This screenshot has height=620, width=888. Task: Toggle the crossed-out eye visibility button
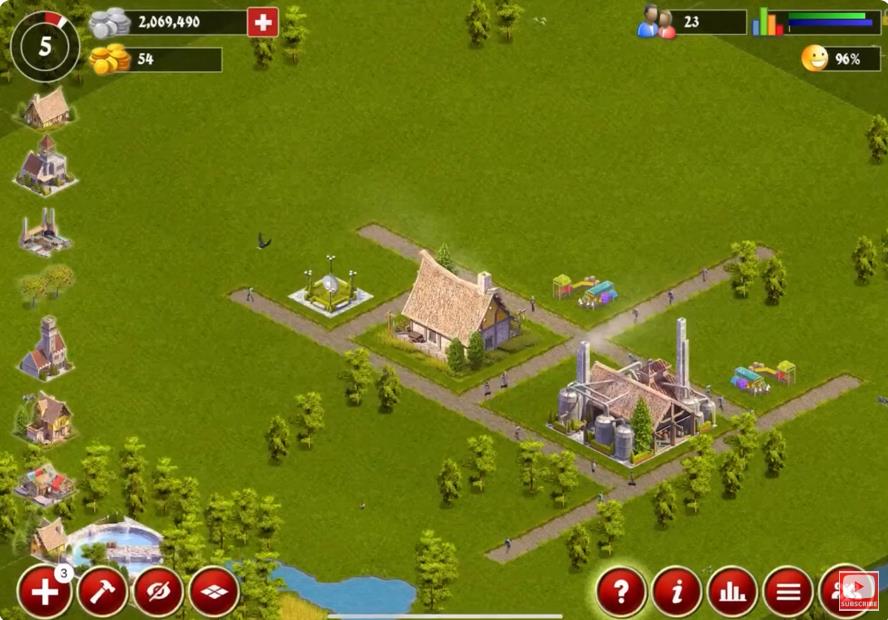pyautogui.click(x=158, y=592)
